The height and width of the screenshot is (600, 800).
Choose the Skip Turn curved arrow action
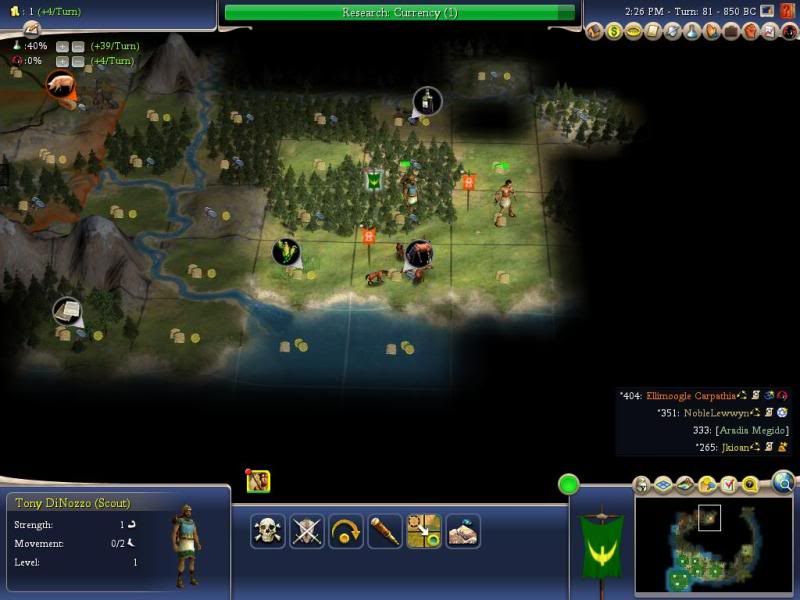point(345,530)
